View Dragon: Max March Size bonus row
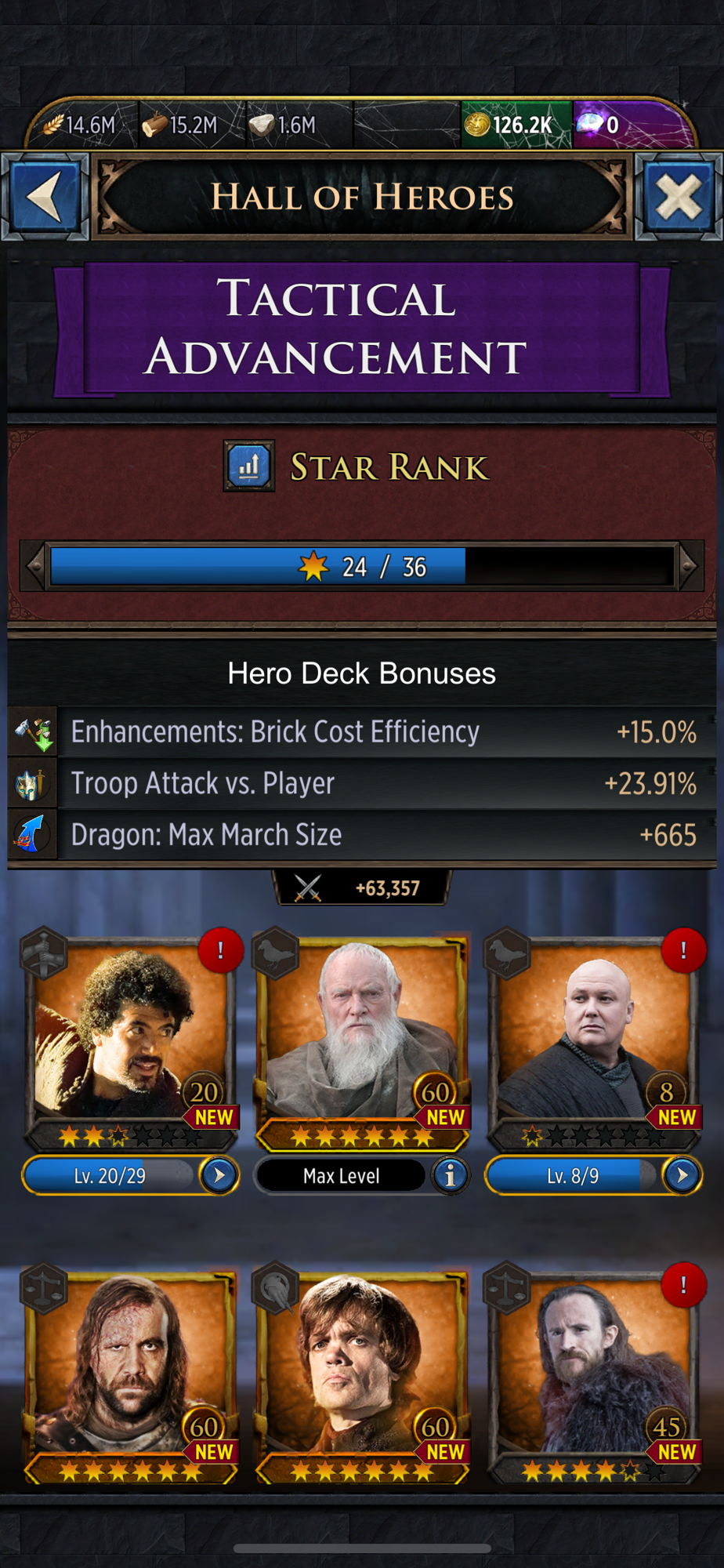The image size is (724, 1568). pyautogui.click(x=362, y=835)
